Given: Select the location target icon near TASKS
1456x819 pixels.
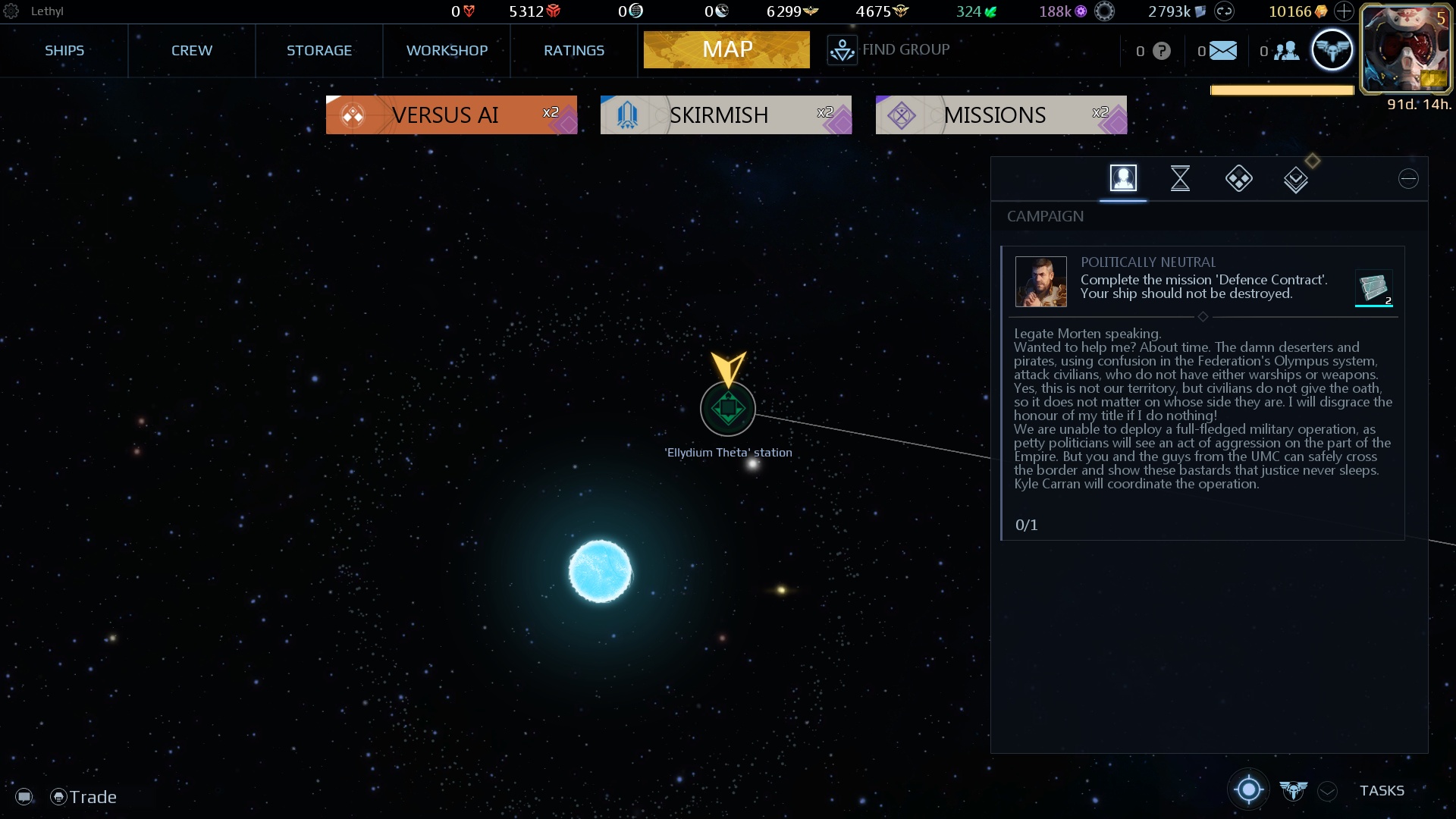Looking at the screenshot, I should (x=1247, y=789).
